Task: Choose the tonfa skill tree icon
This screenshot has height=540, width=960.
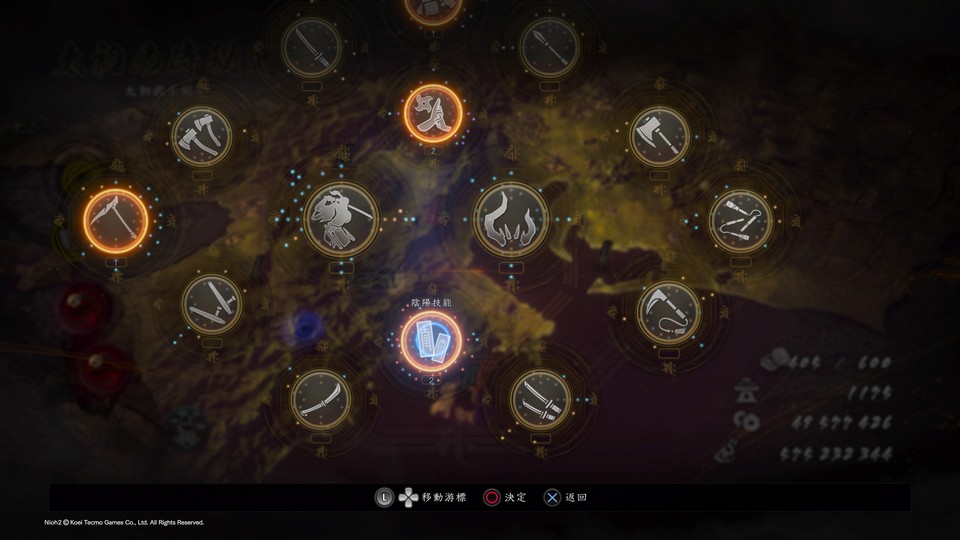Action: (741, 221)
